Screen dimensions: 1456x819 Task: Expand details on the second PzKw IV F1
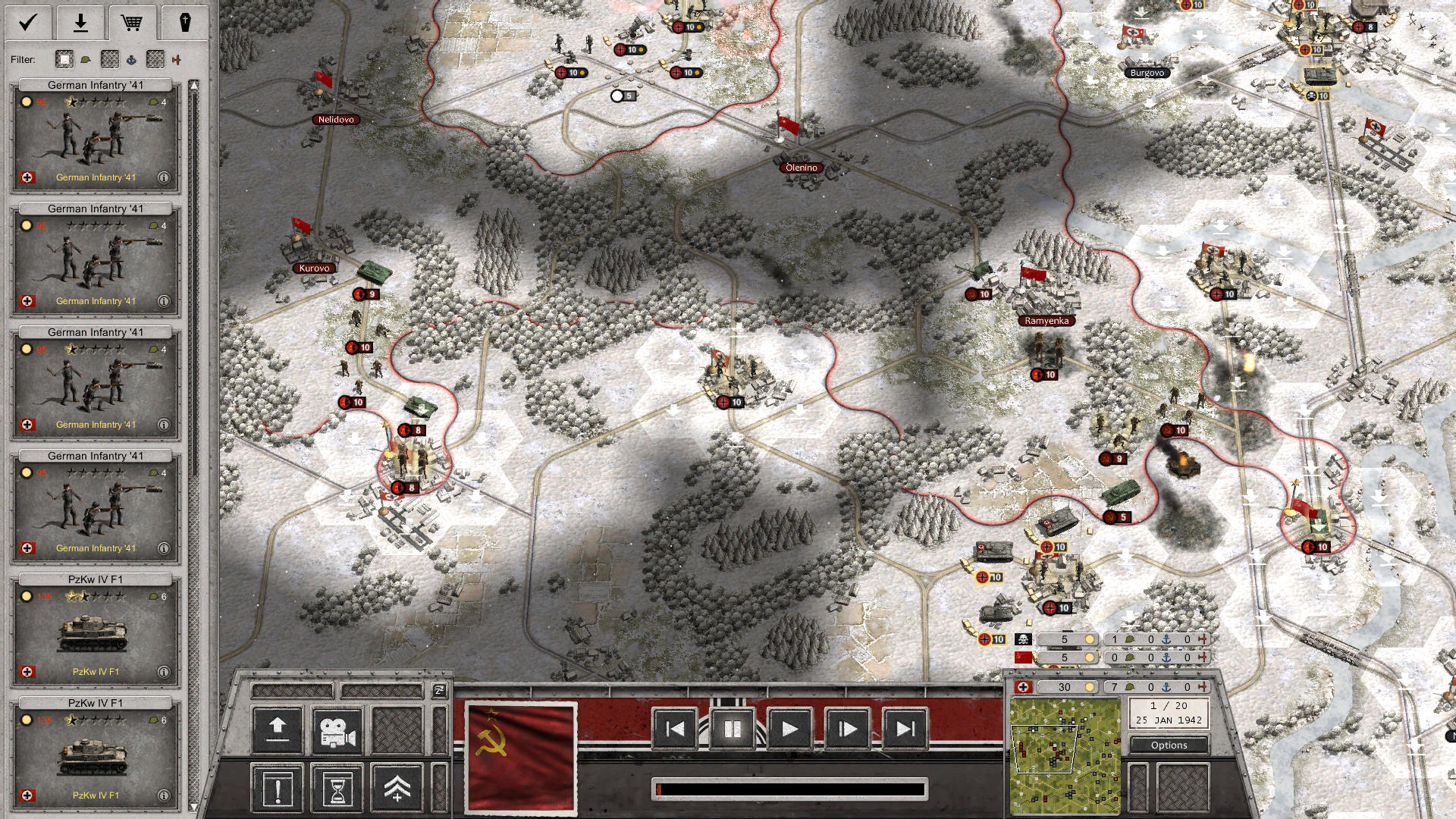(x=165, y=795)
